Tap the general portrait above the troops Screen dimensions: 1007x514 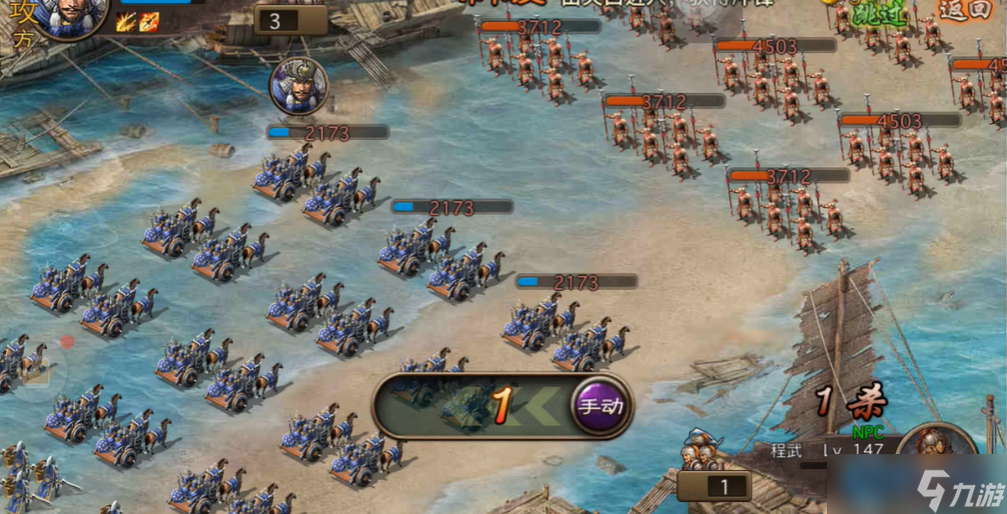click(x=296, y=87)
